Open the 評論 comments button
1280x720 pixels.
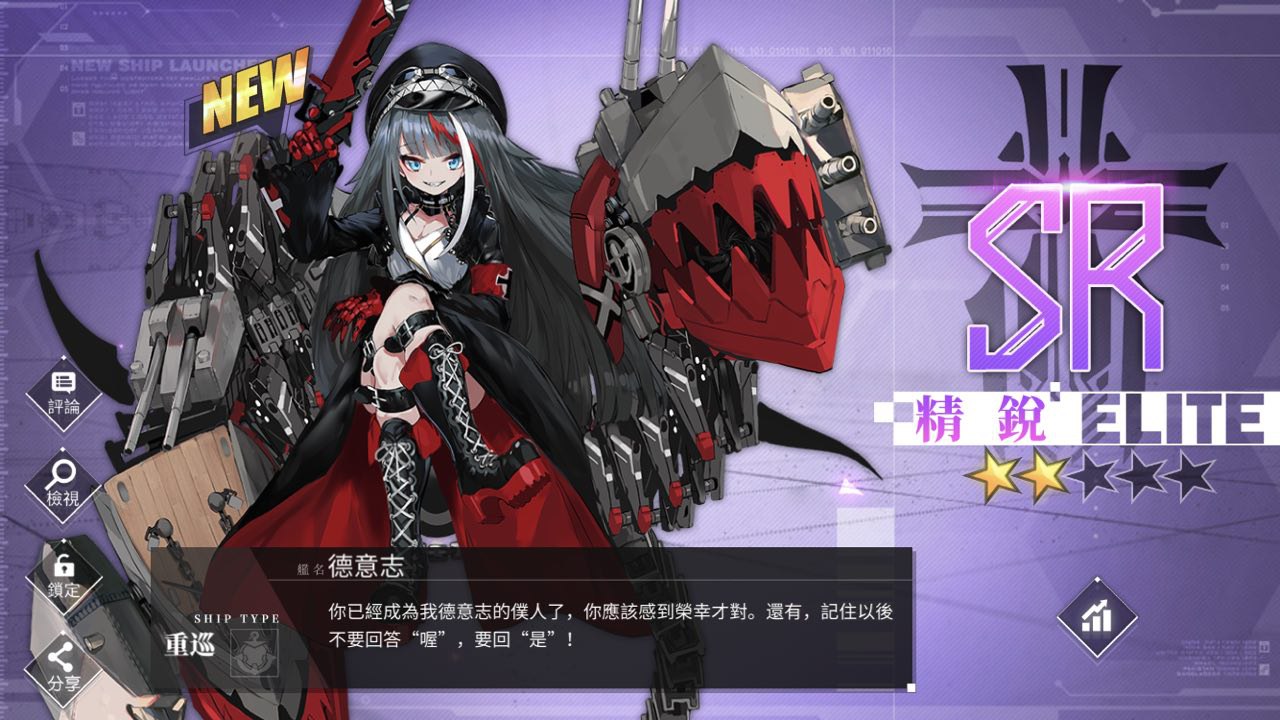pos(64,393)
